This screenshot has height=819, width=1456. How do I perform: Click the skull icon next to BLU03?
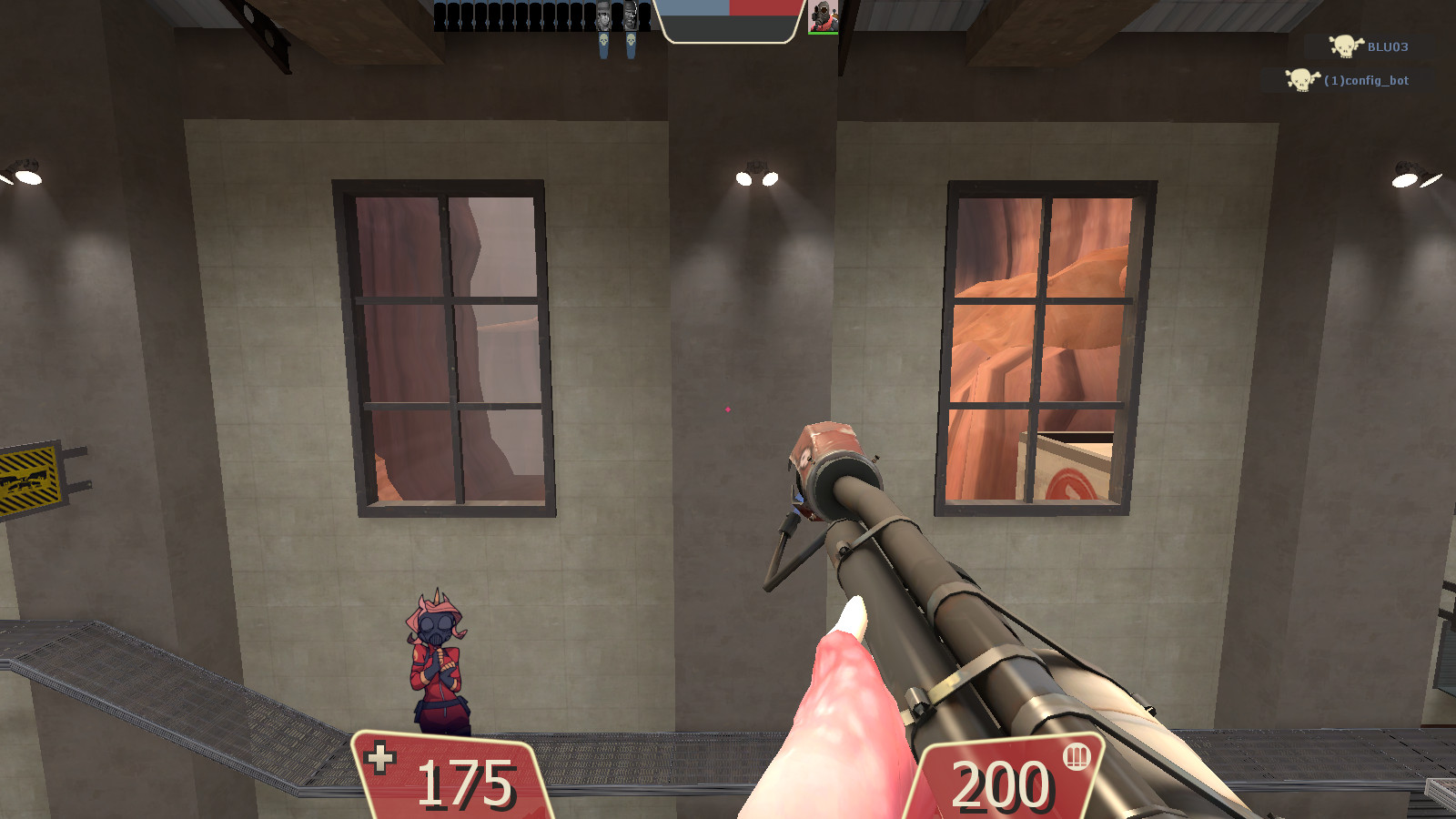click(x=1345, y=47)
